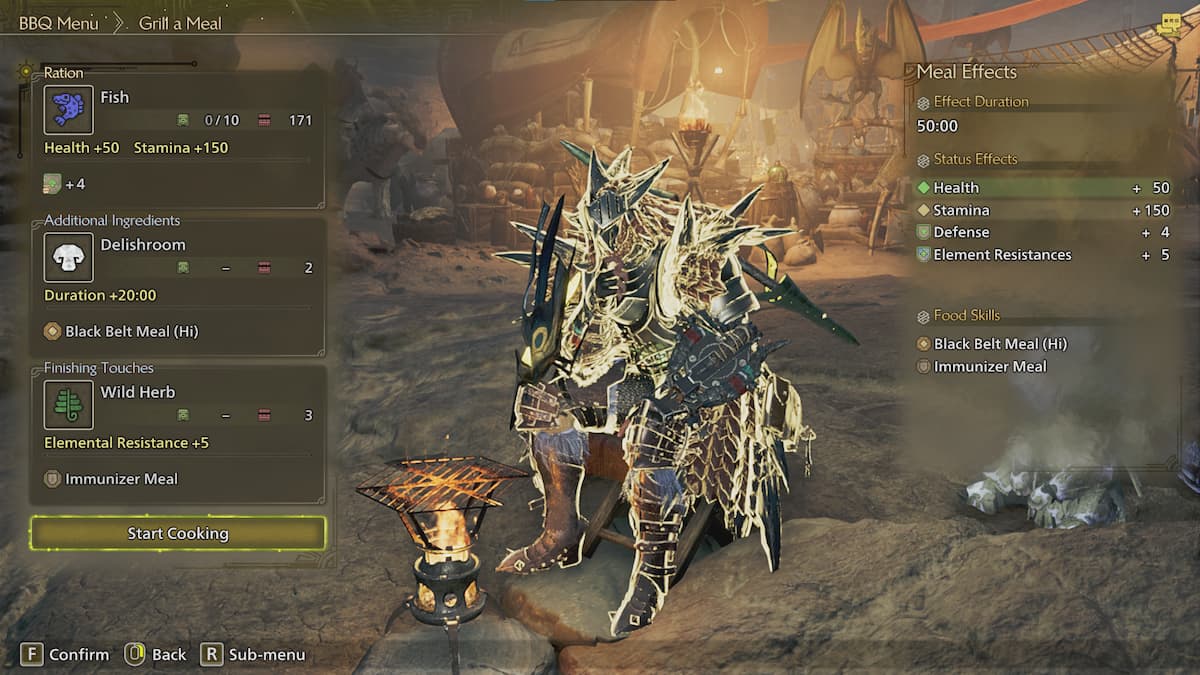This screenshot has width=1200, height=675.
Task: Start cooking the meal
Action: 178,533
